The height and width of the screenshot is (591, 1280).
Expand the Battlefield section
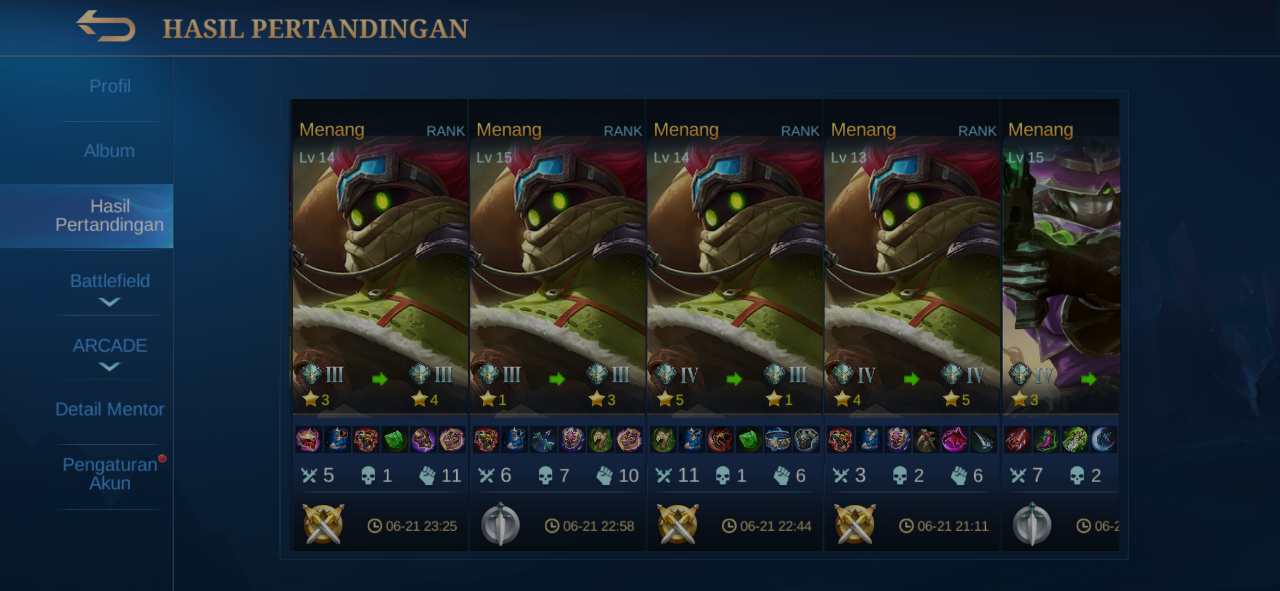(x=110, y=288)
